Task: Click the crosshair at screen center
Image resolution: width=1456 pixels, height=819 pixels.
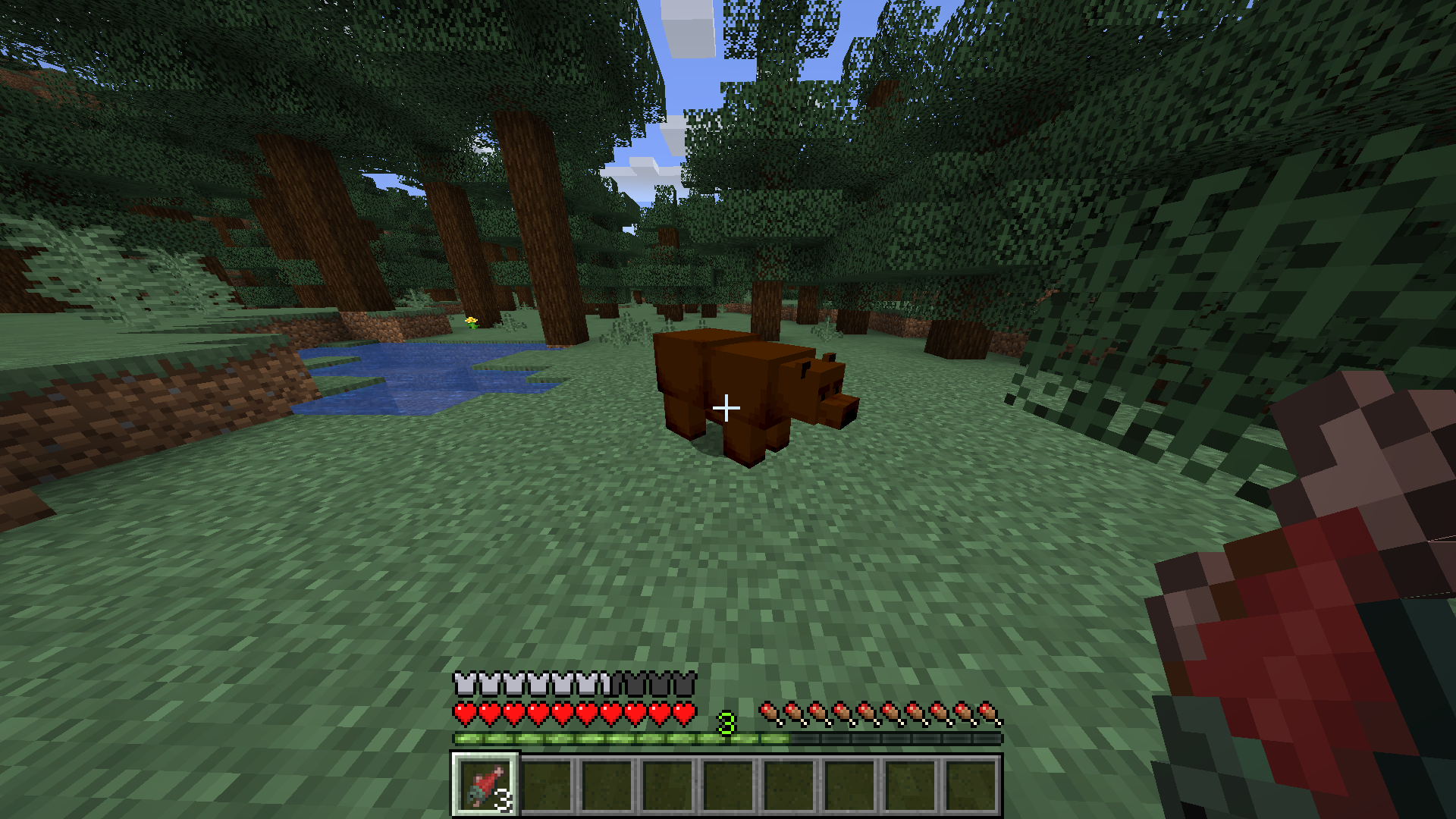Action: coord(727,408)
